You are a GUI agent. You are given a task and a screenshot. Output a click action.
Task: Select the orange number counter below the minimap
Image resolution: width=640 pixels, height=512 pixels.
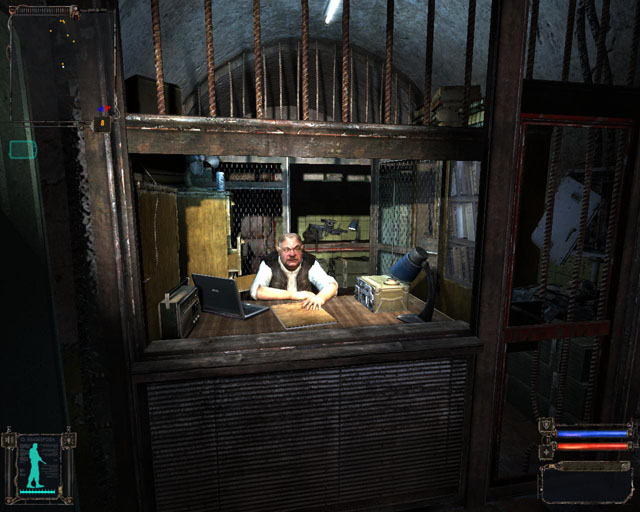pyautogui.click(x=102, y=123)
